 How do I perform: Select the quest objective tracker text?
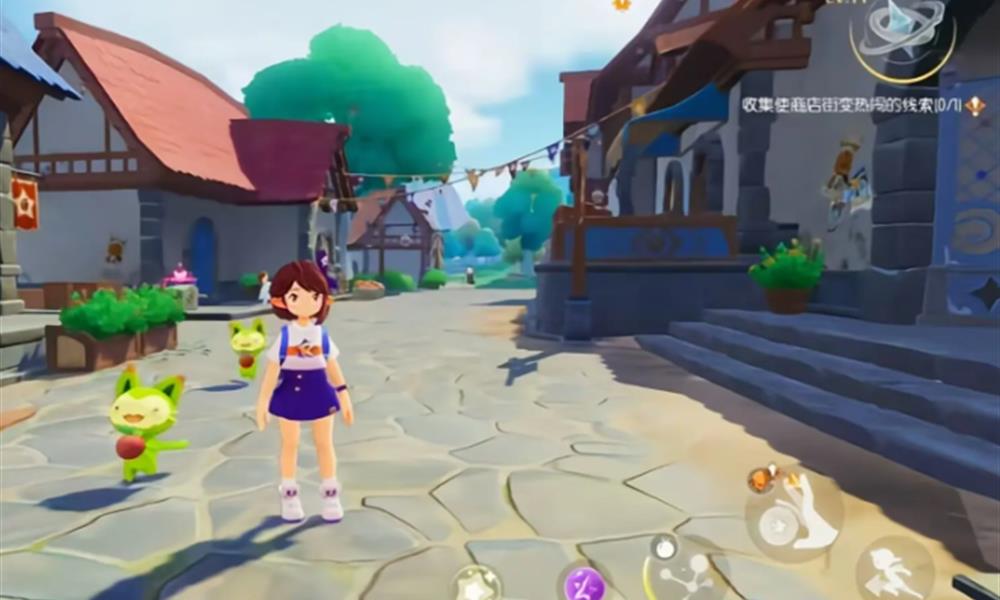[849, 105]
